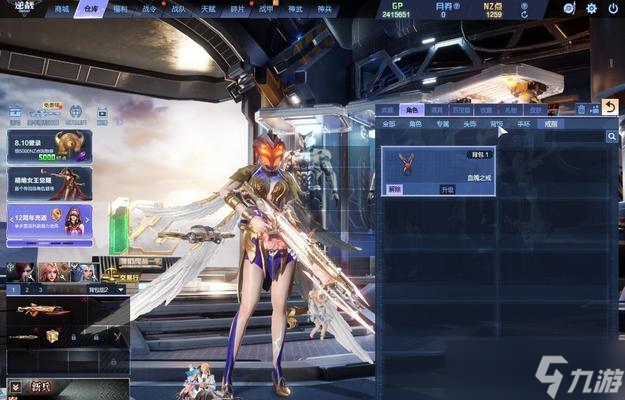
Task: Go to the 天赋 talent tab
Action: click(208, 8)
